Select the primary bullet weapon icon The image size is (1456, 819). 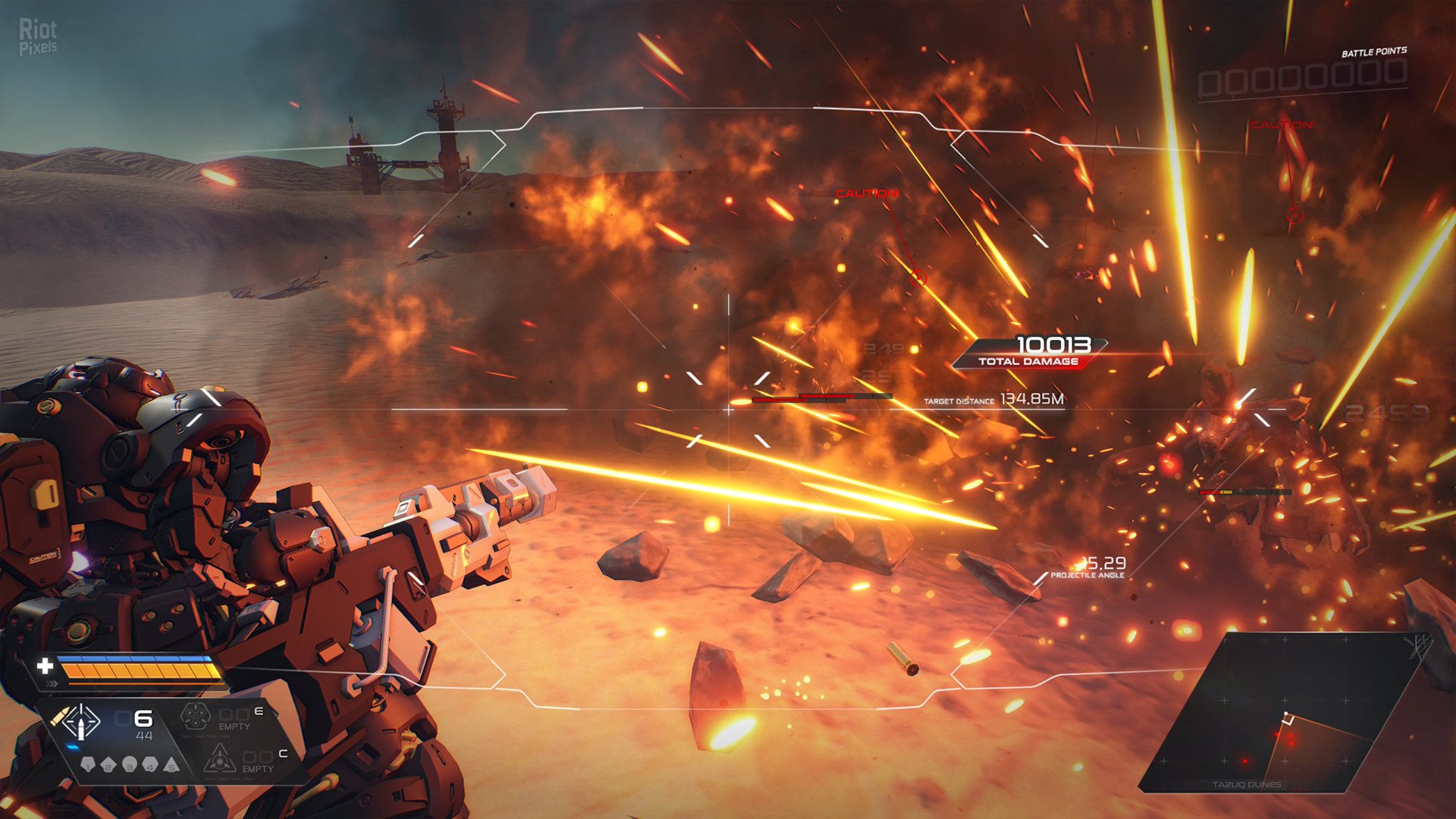[x=80, y=723]
